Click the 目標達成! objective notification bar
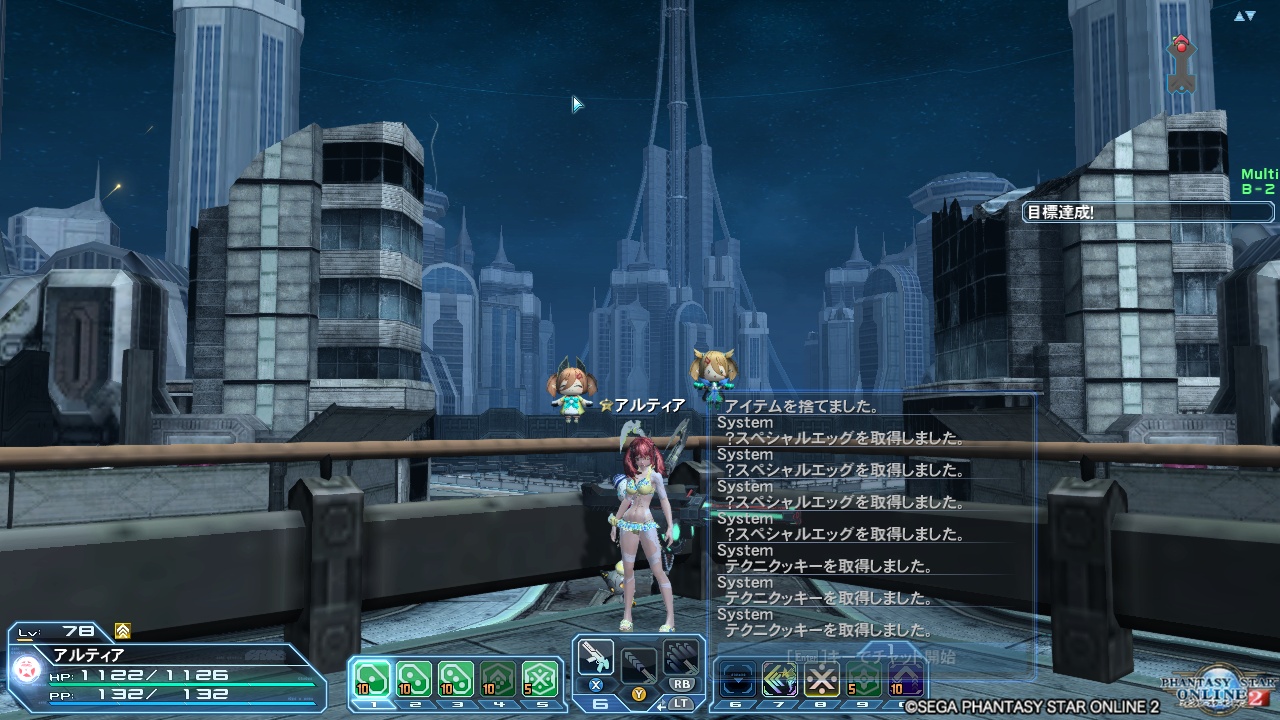Viewport: 1280px width, 720px height. [1148, 212]
